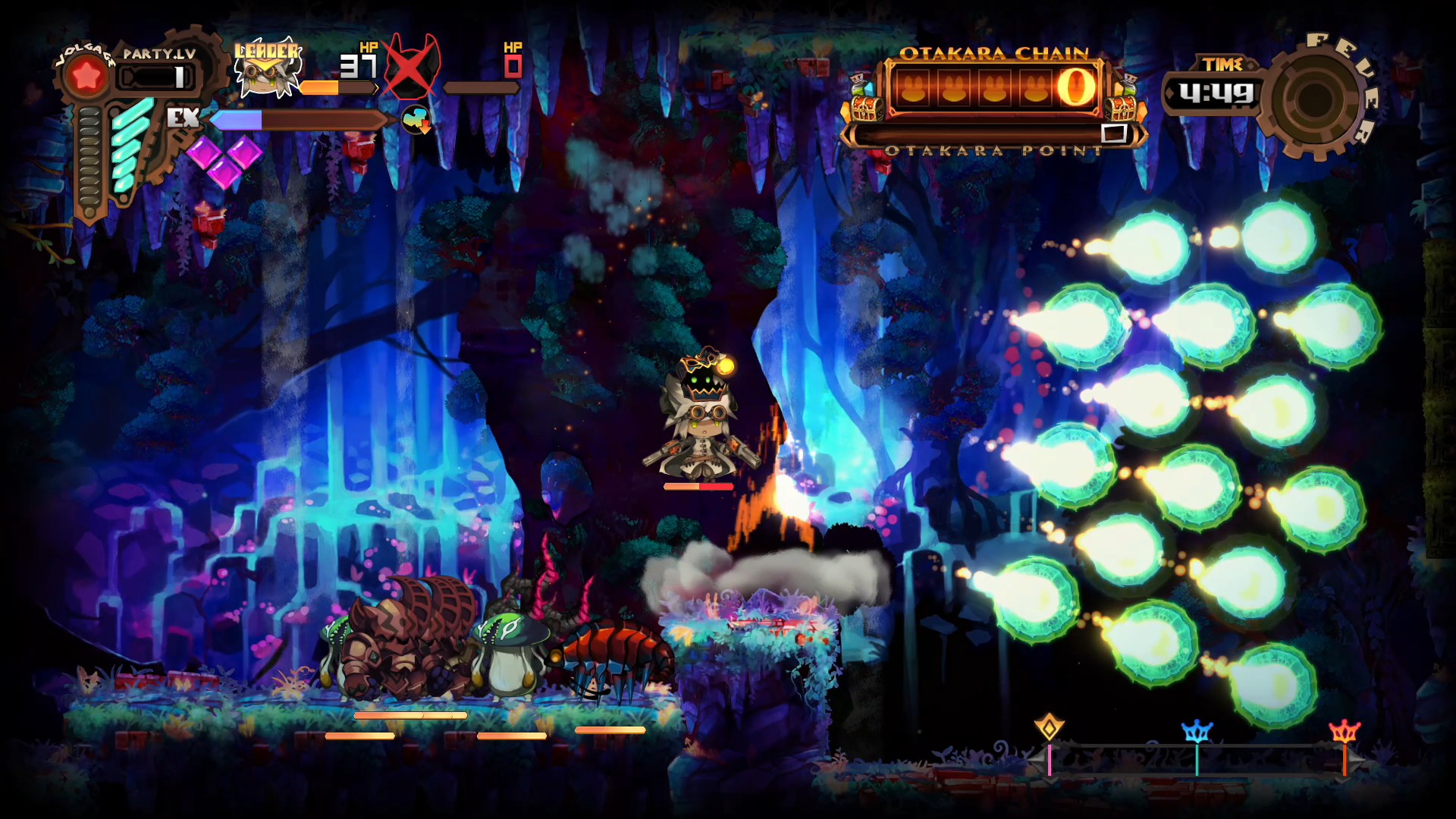
Task: Select the red crown progress marker
Action: point(1345,732)
